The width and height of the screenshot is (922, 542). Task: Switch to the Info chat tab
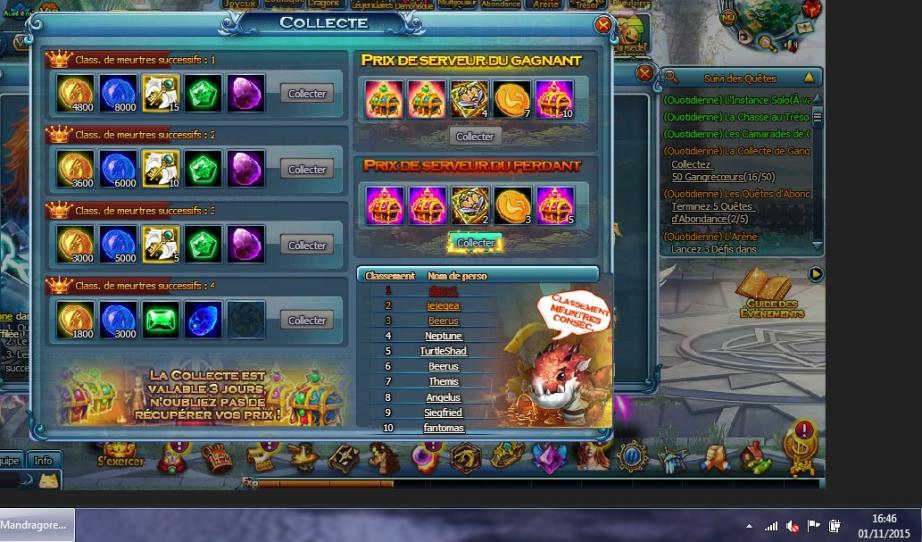tap(43, 461)
